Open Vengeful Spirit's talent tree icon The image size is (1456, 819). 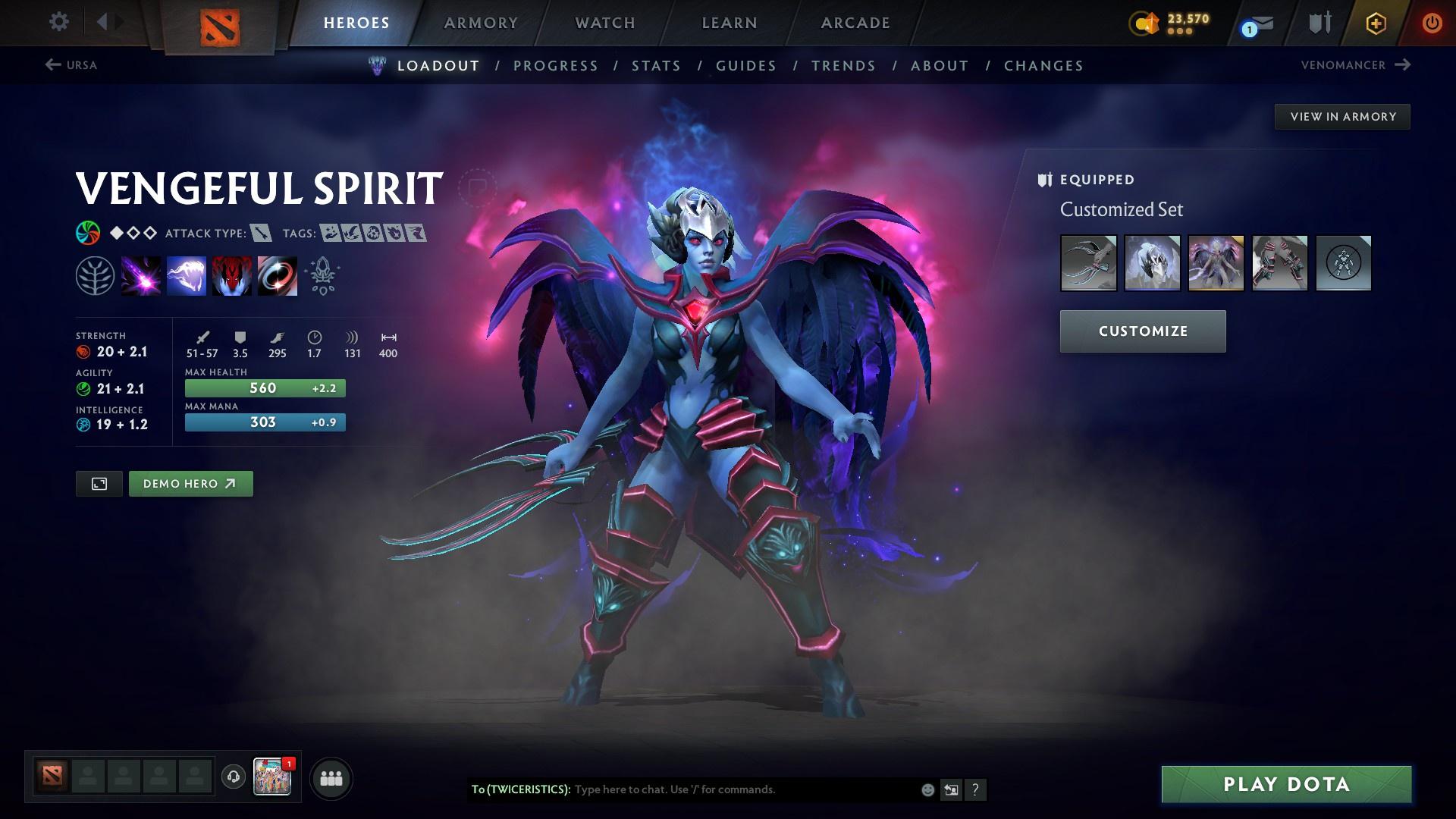[96, 275]
